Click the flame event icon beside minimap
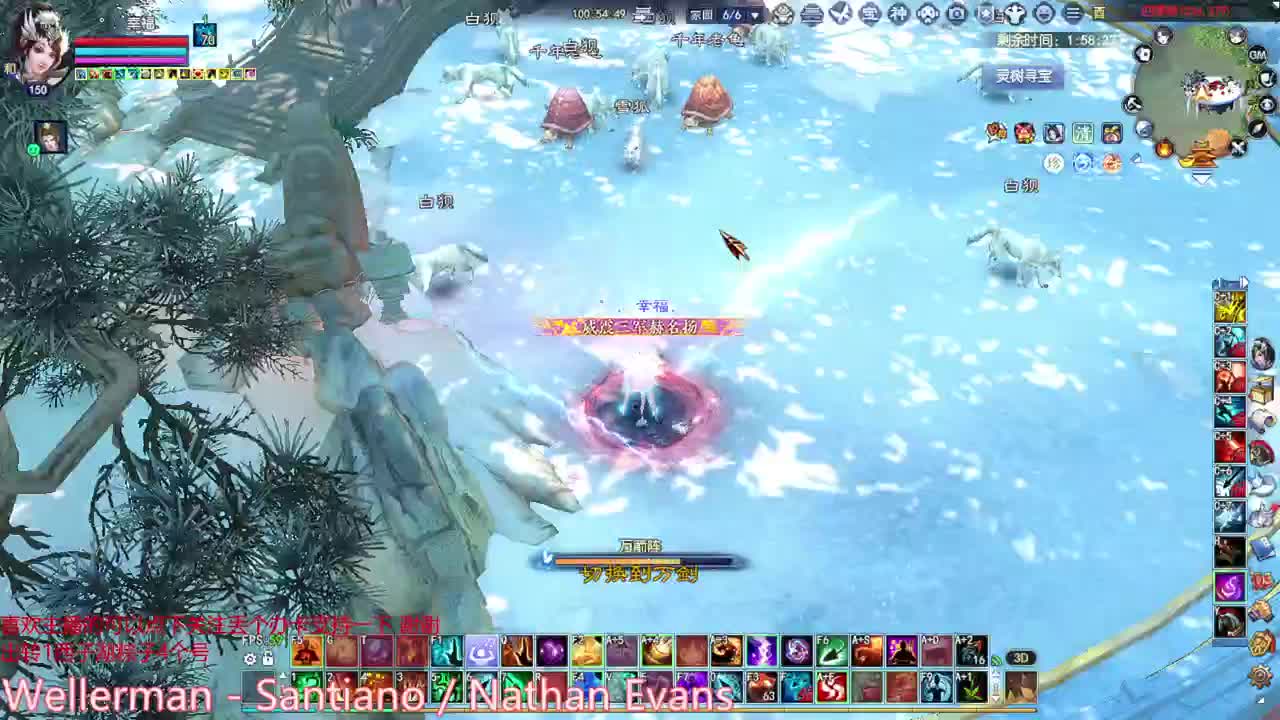This screenshot has width=1280, height=720. [1165, 148]
